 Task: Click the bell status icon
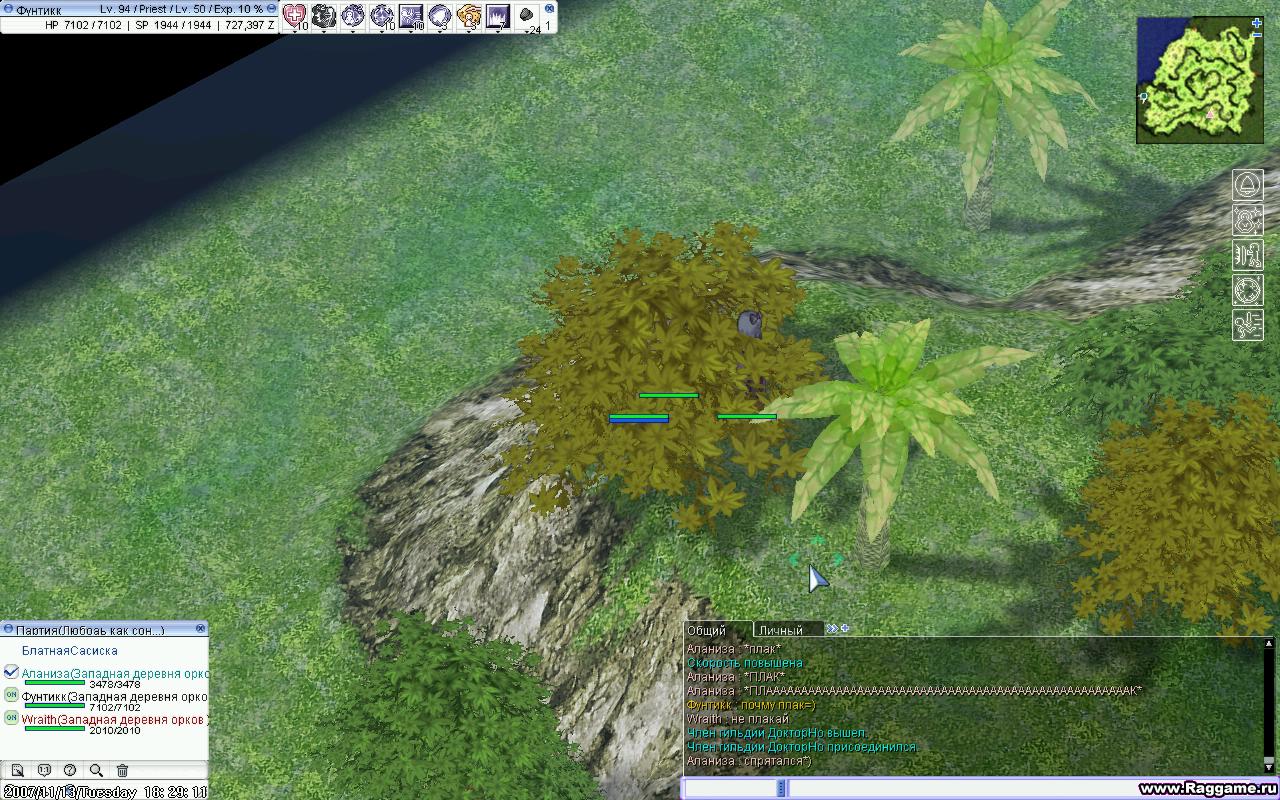point(1248,185)
